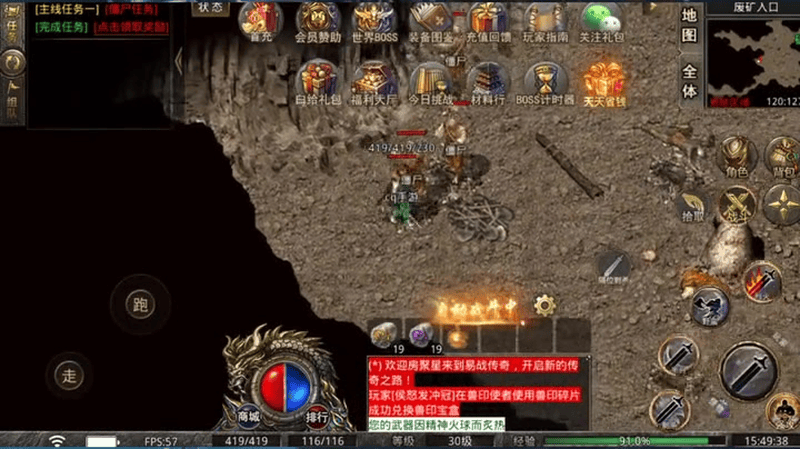The image size is (800, 449).
Task: Open the 天天省钱 daily savings offer
Action: [603, 82]
